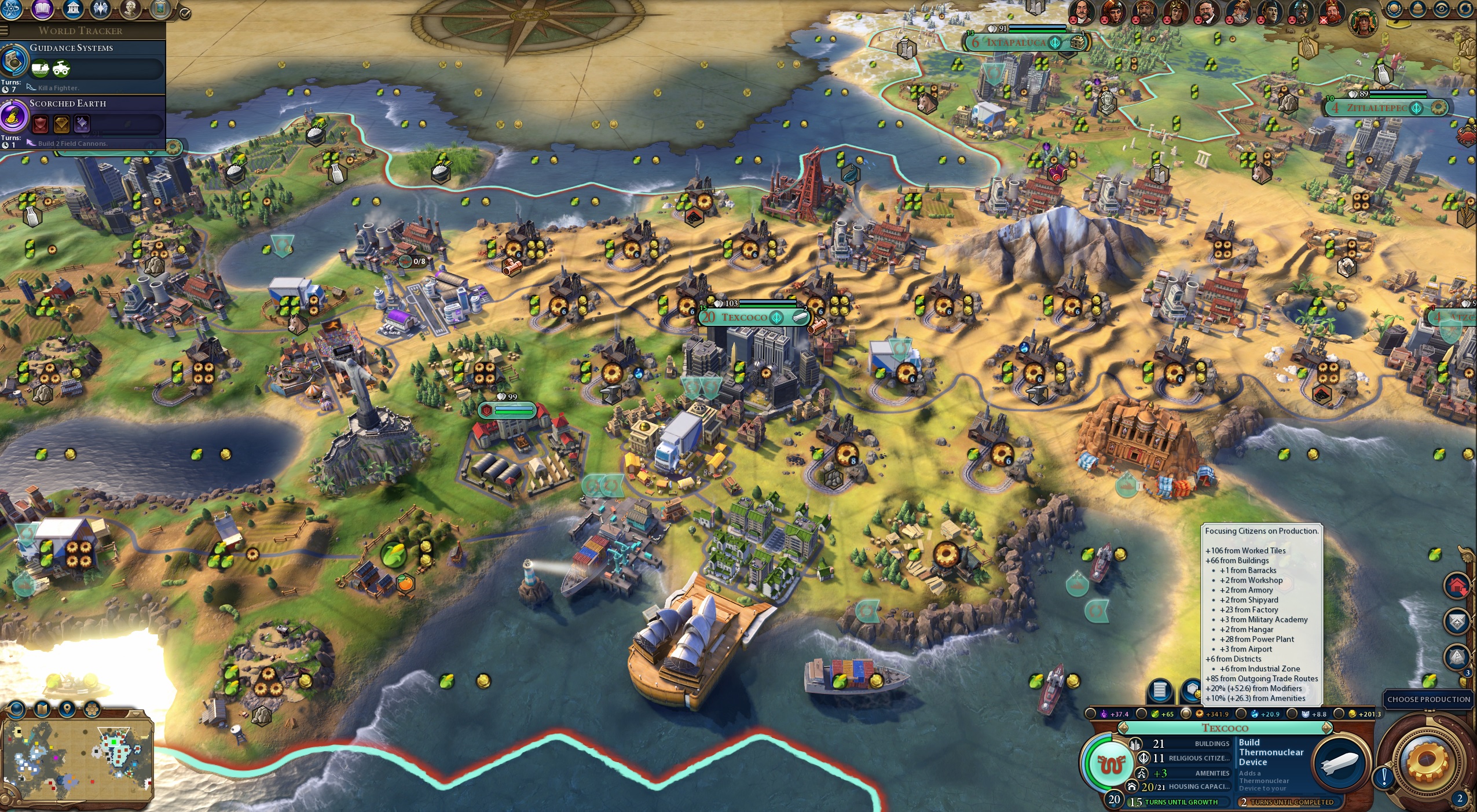
Task: Open minimap lens options map icon
Action: (43, 708)
